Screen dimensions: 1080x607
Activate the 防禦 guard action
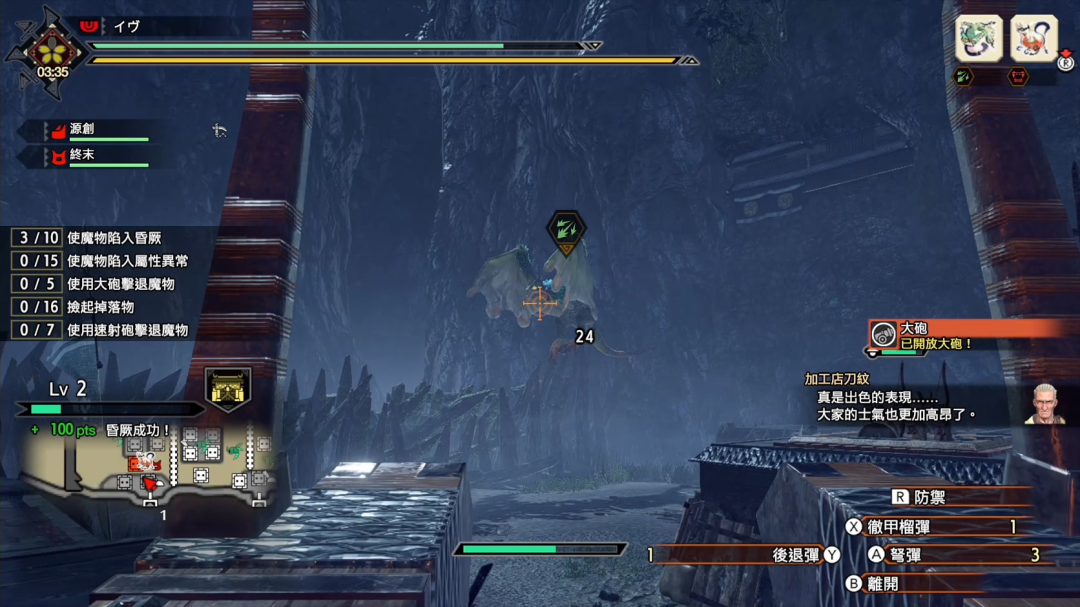click(x=928, y=497)
